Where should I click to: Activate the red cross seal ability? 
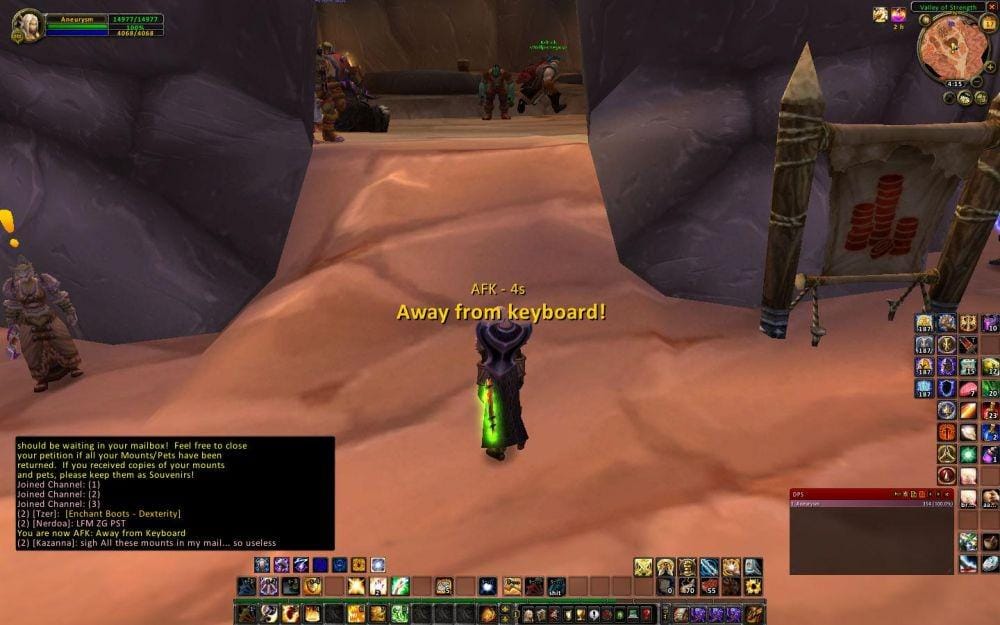946,432
